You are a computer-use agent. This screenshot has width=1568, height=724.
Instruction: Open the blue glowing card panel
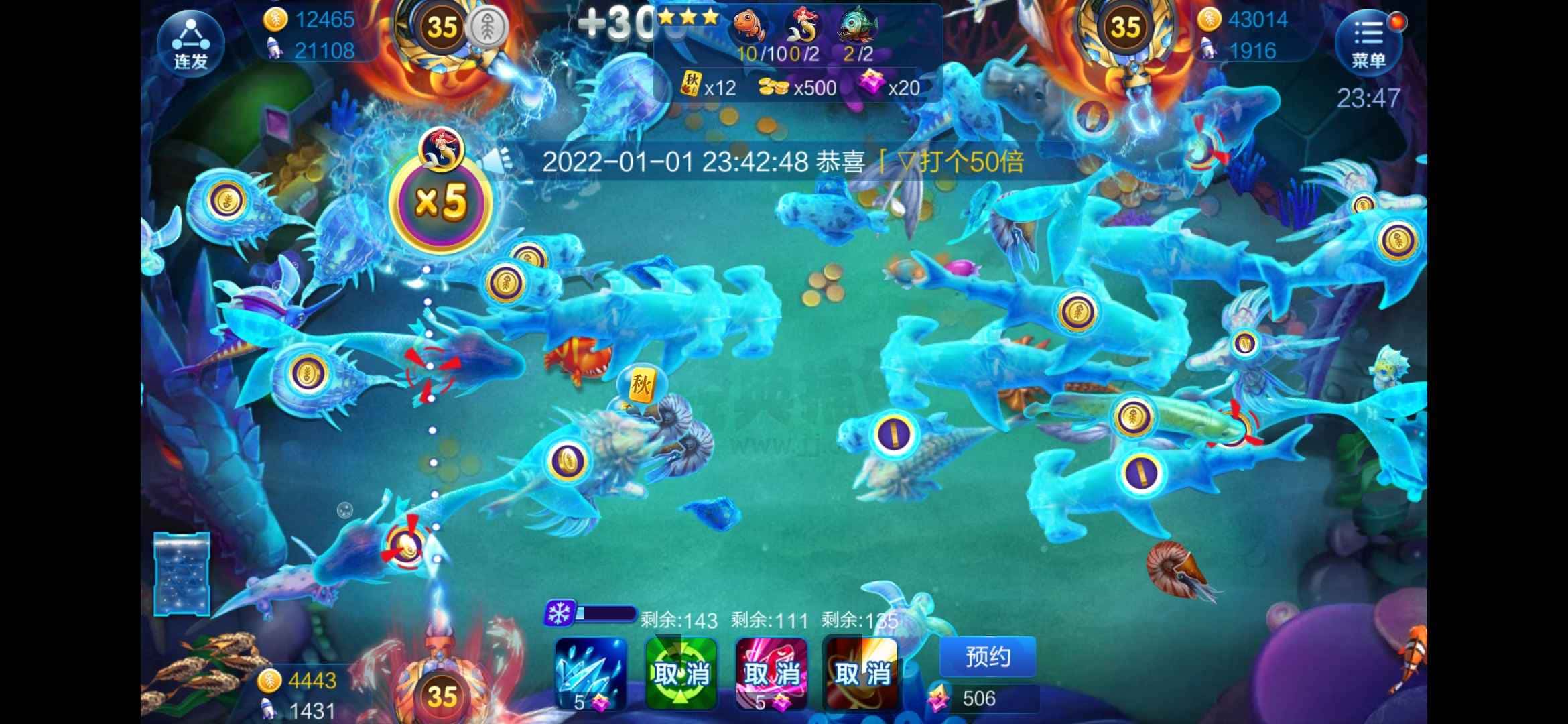[182, 574]
